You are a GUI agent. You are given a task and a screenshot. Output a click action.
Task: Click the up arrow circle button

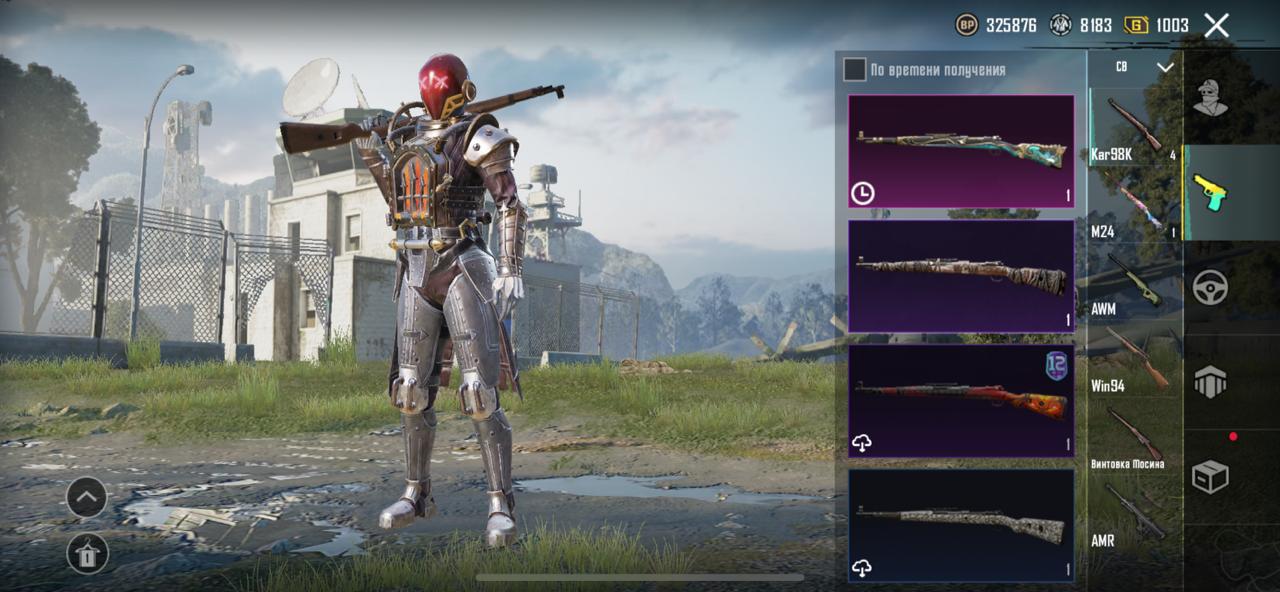click(x=87, y=497)
